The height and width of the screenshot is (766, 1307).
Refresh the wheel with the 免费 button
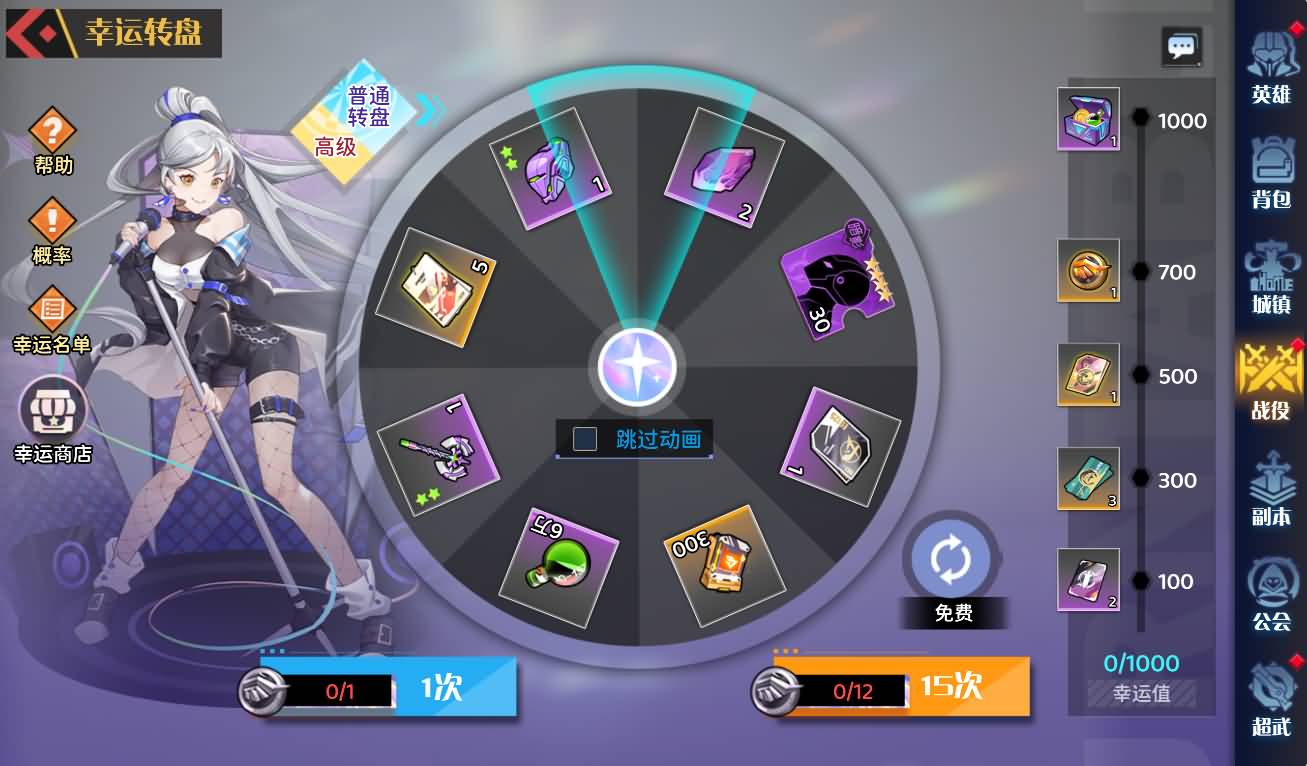[x=951, y=562]
